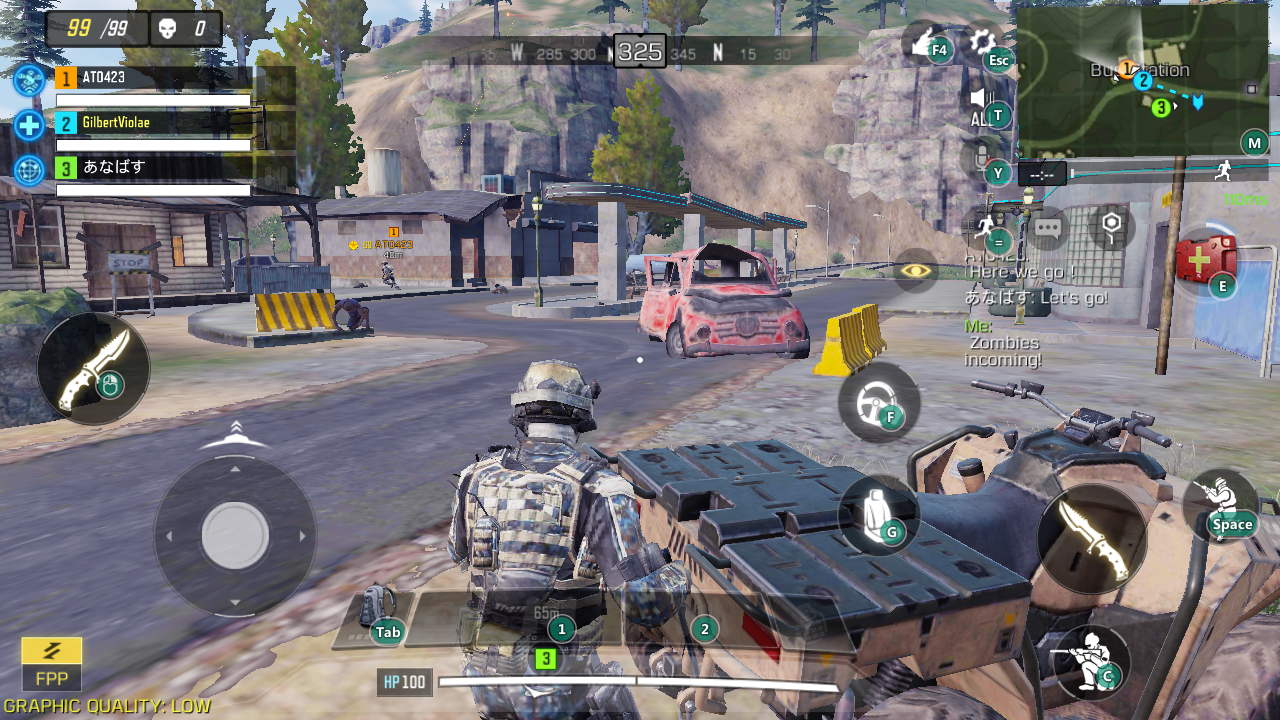
Task: Toggle the speaker voice chat icon
Action: 981,99
